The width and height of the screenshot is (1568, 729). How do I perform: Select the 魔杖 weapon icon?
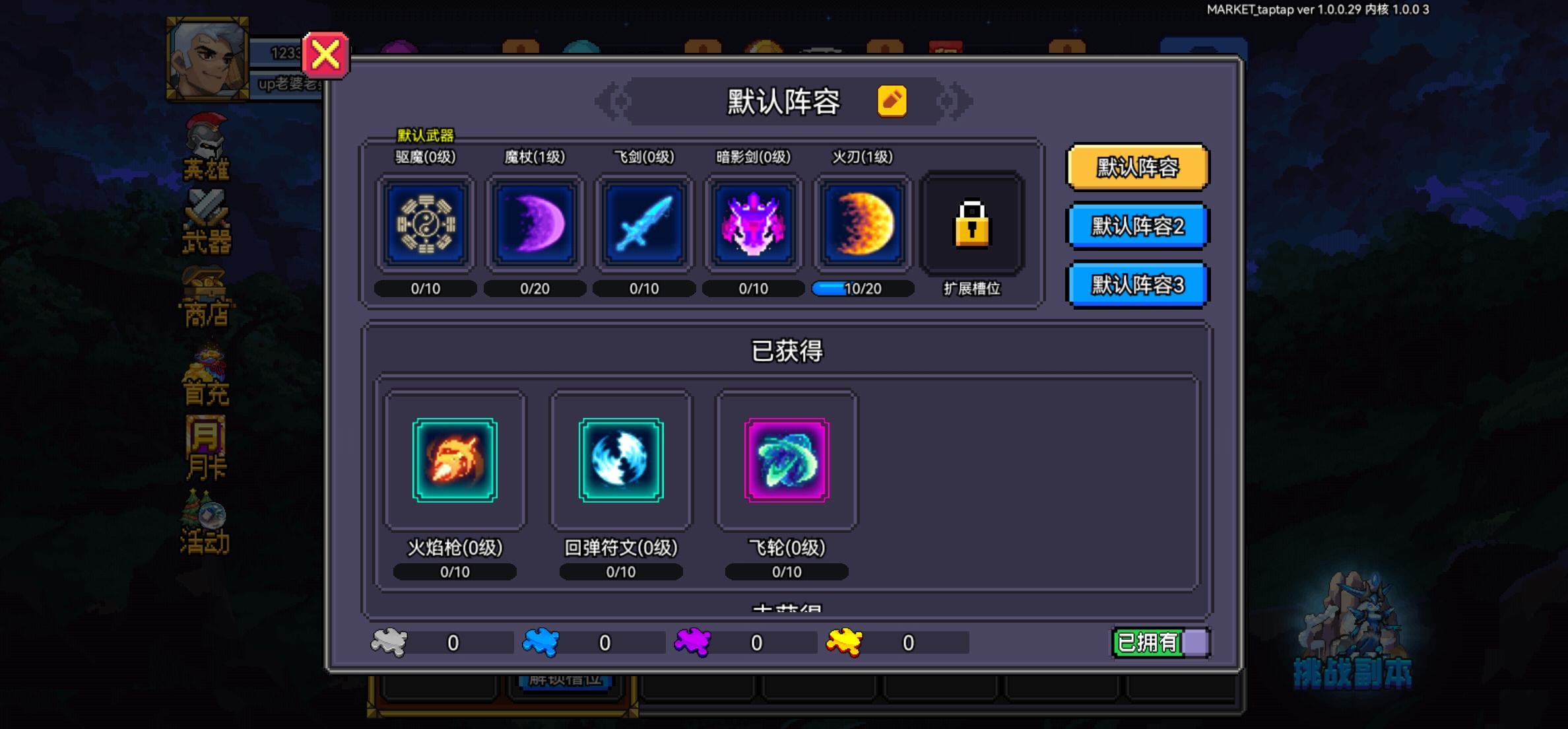535,225
